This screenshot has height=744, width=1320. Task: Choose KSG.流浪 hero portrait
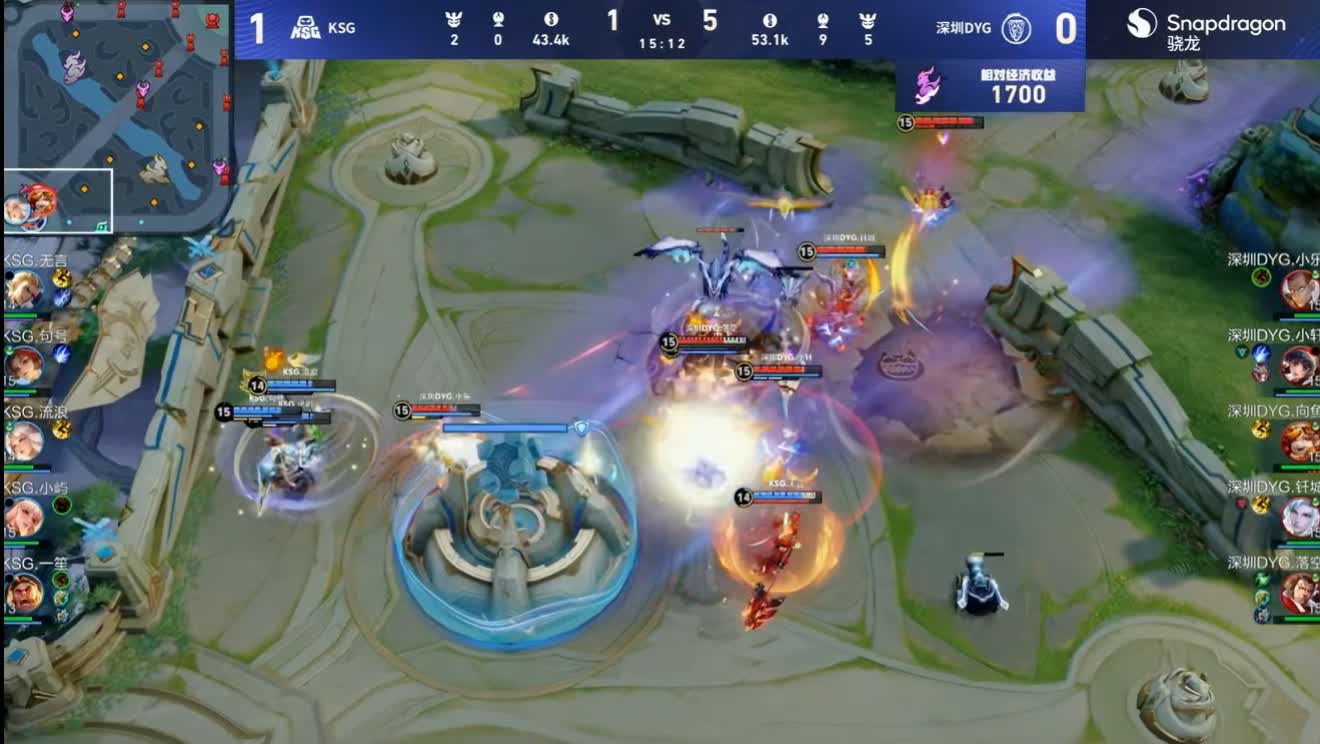click(x=24, y=441)
